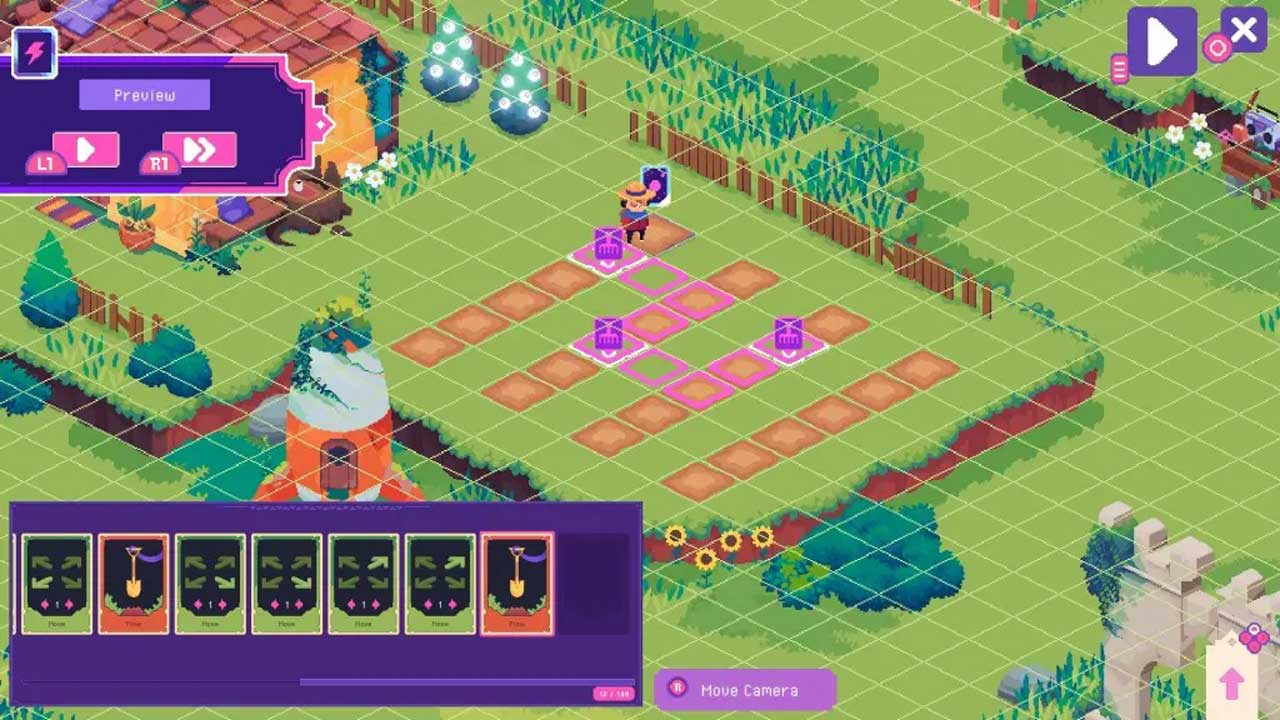The width and height of the screenshot is (1280, 720).
Task: Select the pink-outlined shovel card
Action: 517,584
